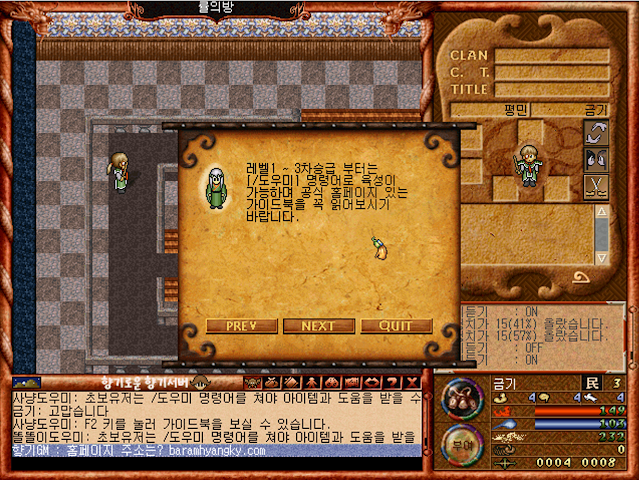Advance the guide with NEXT
The width and height of the screenshot is (639, 480).
[x=318, y=326]
